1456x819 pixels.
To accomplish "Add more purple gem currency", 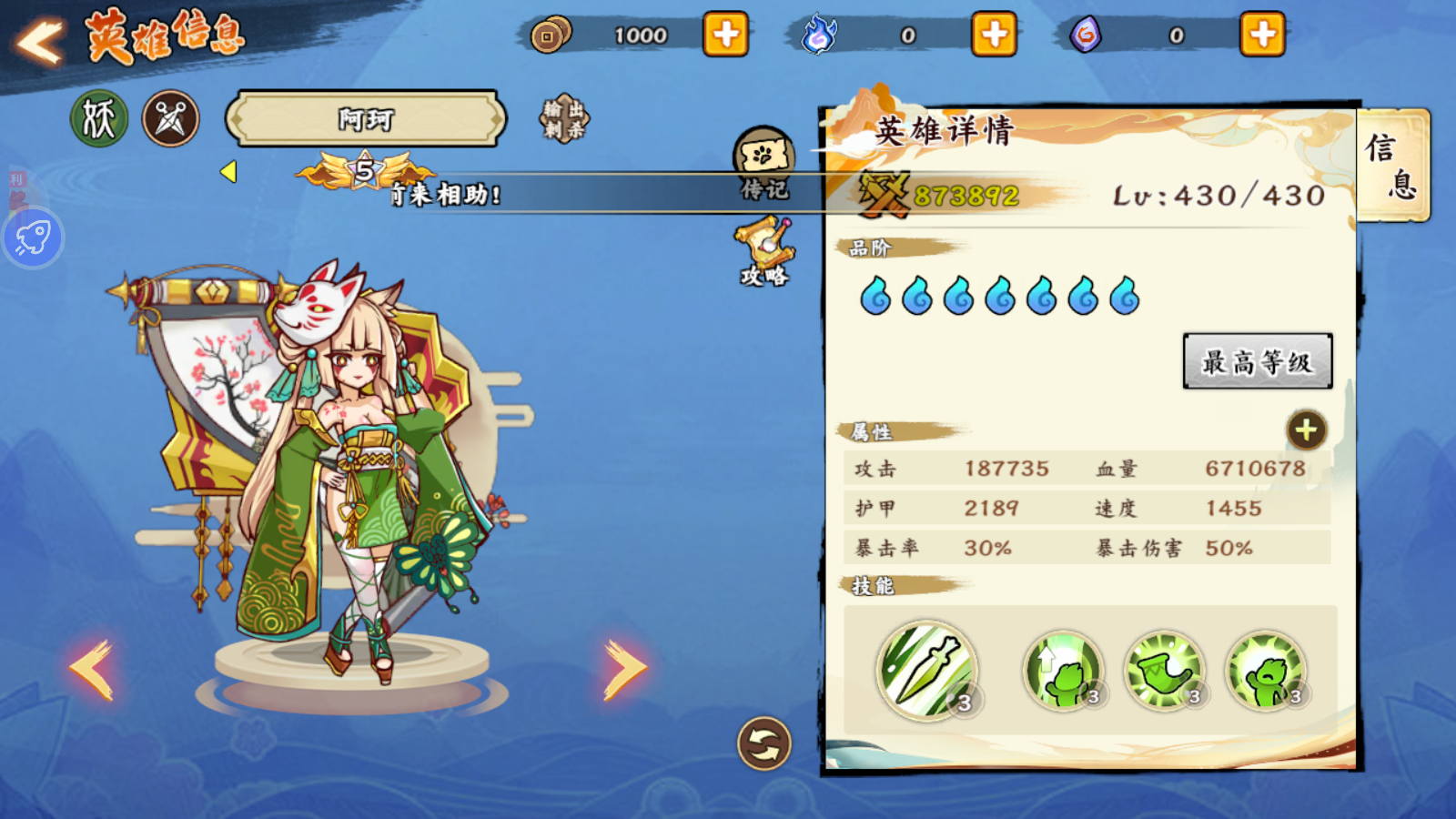I will [x=1262, y=35].
